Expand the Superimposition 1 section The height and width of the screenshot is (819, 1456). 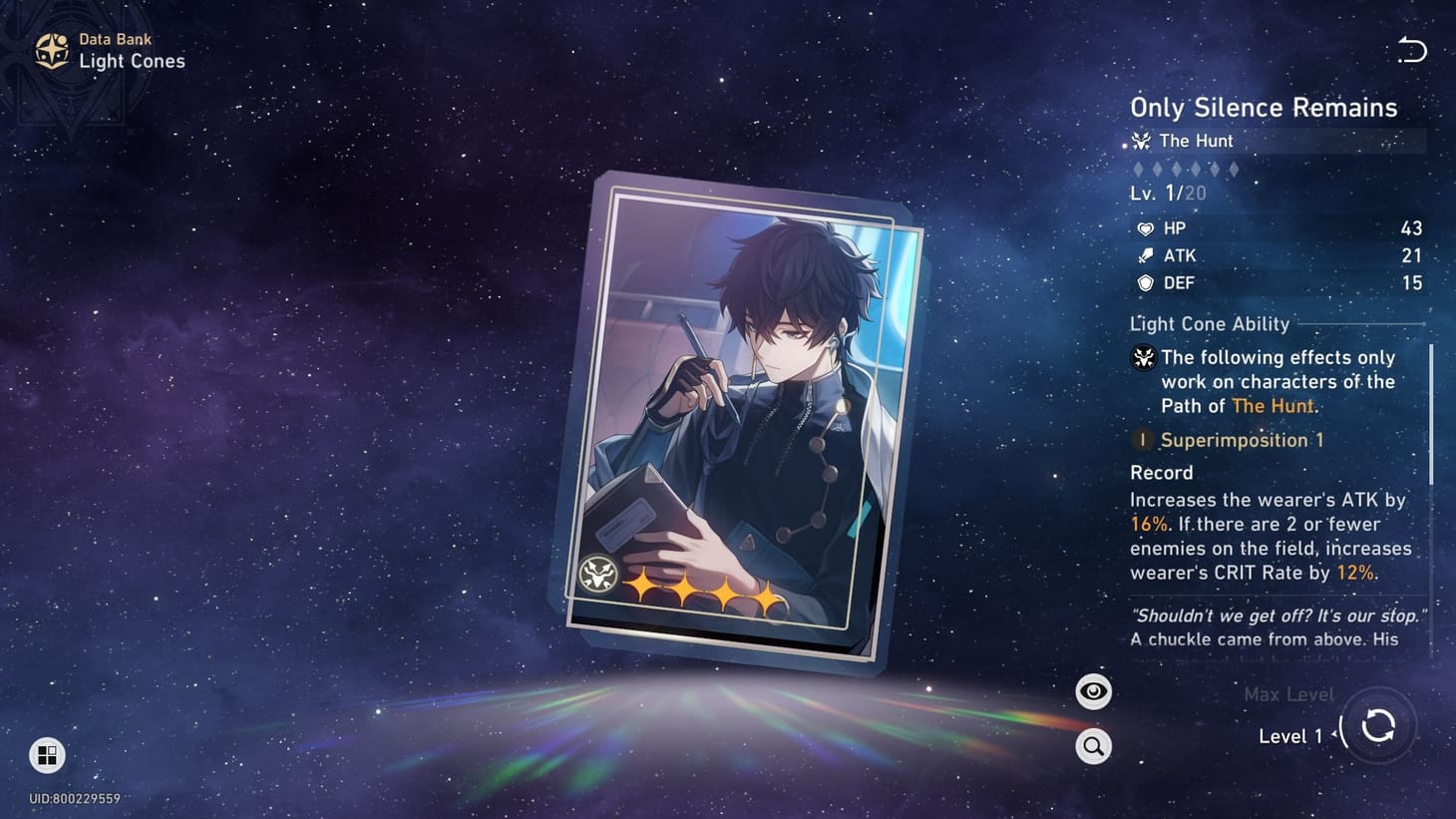(x=1241, y=440)
